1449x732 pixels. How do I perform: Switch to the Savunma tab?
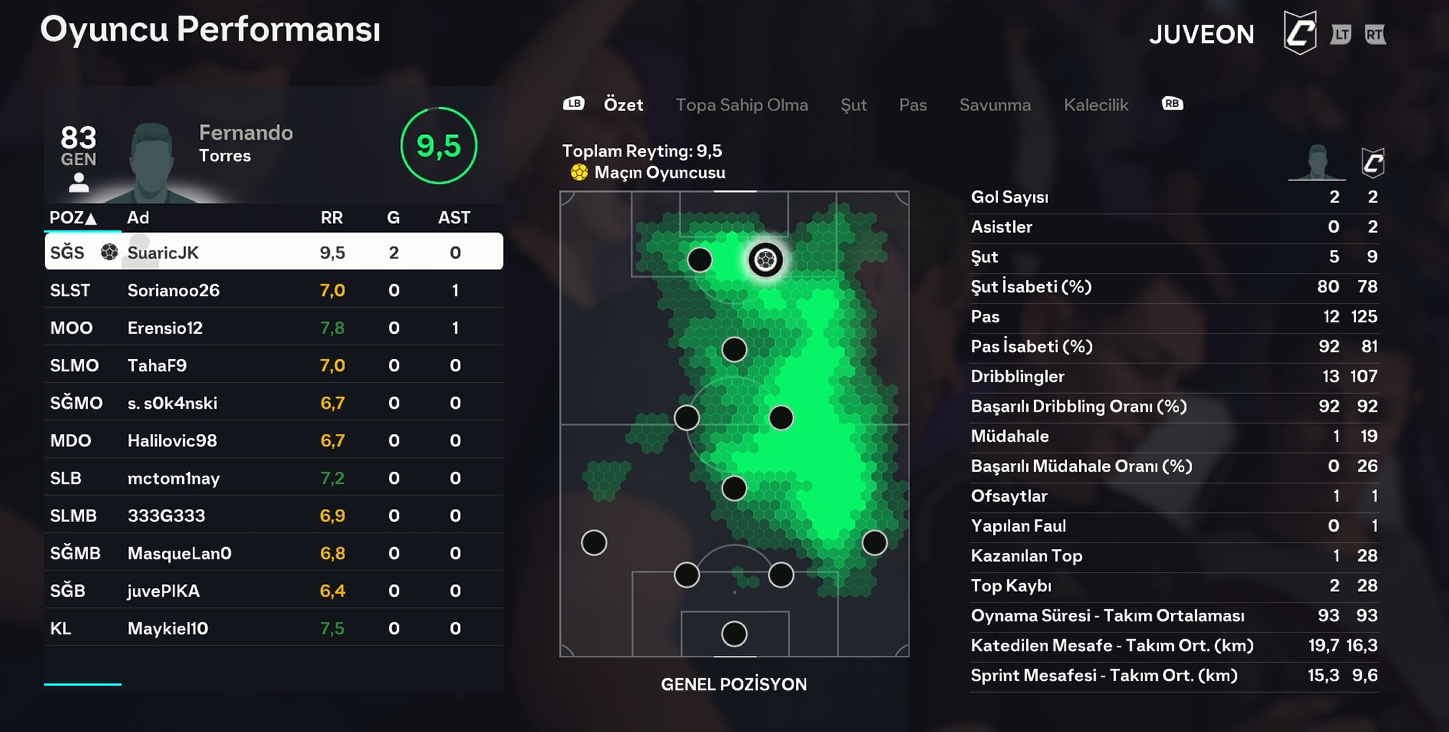click(995, 105)
